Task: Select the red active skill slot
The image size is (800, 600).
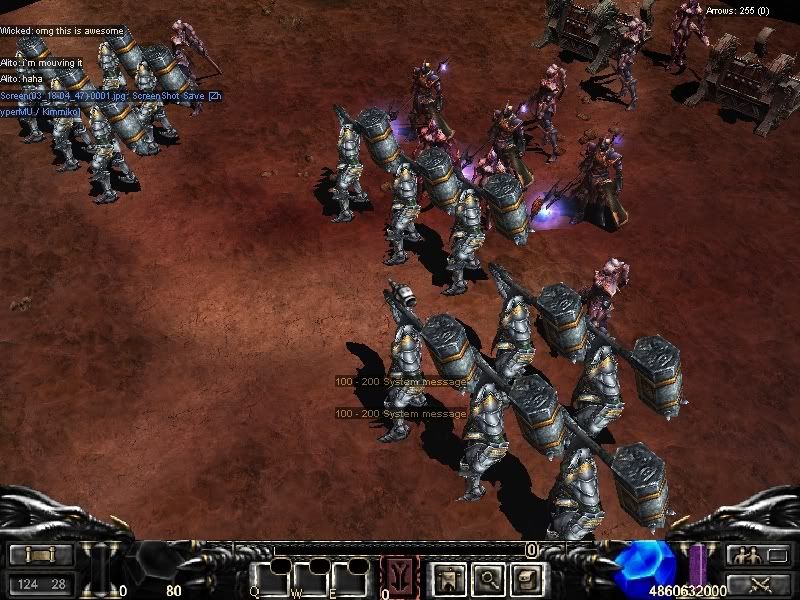Action: click(399, 575)
